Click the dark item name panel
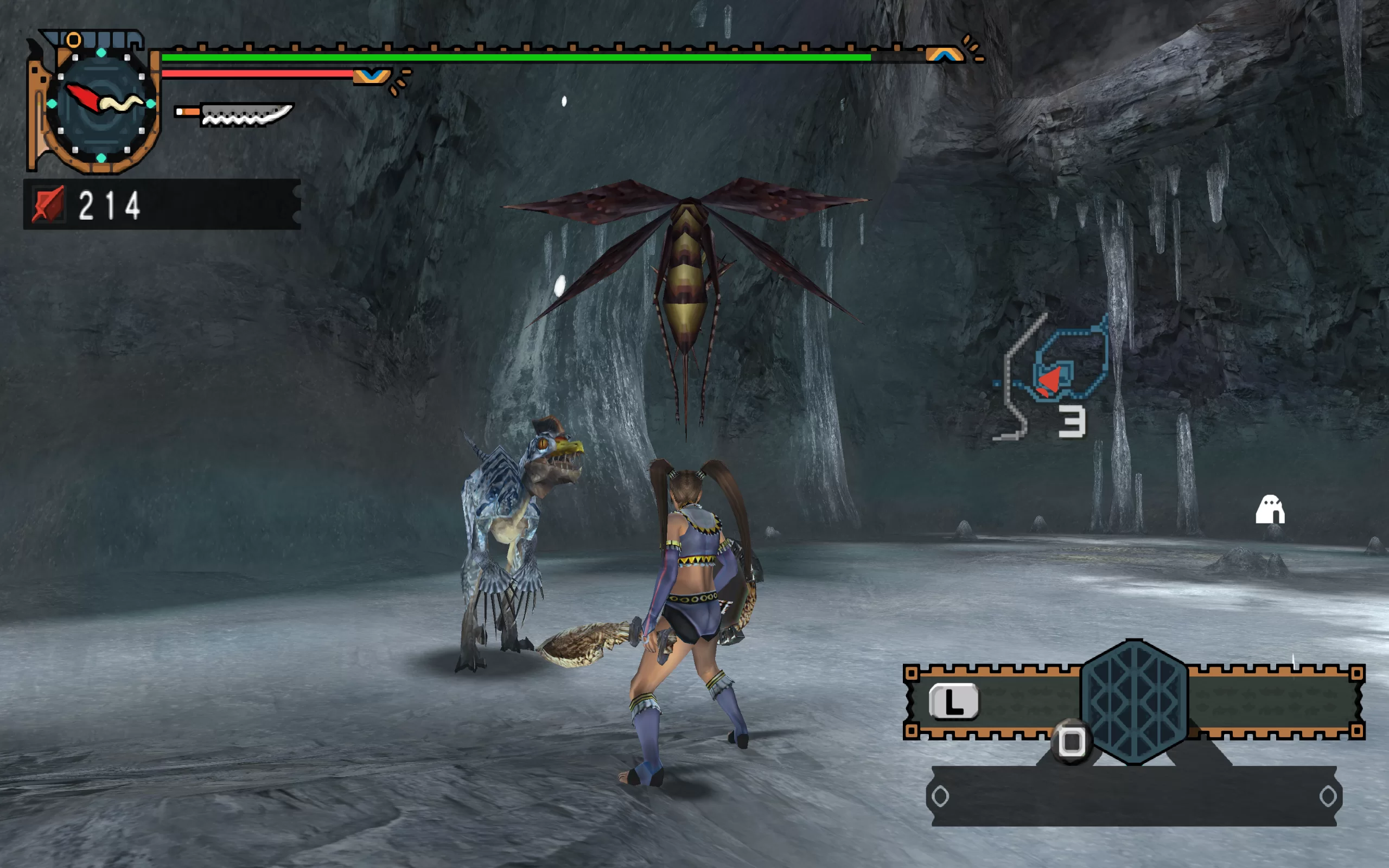 click(1133, 796)
